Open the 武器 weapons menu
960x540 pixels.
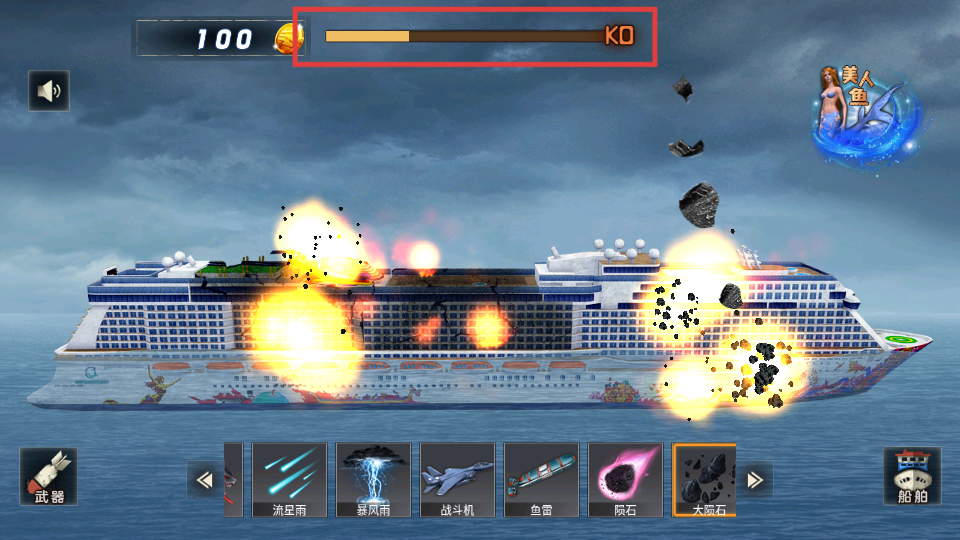pyautogui.click(x=48, y=476)
